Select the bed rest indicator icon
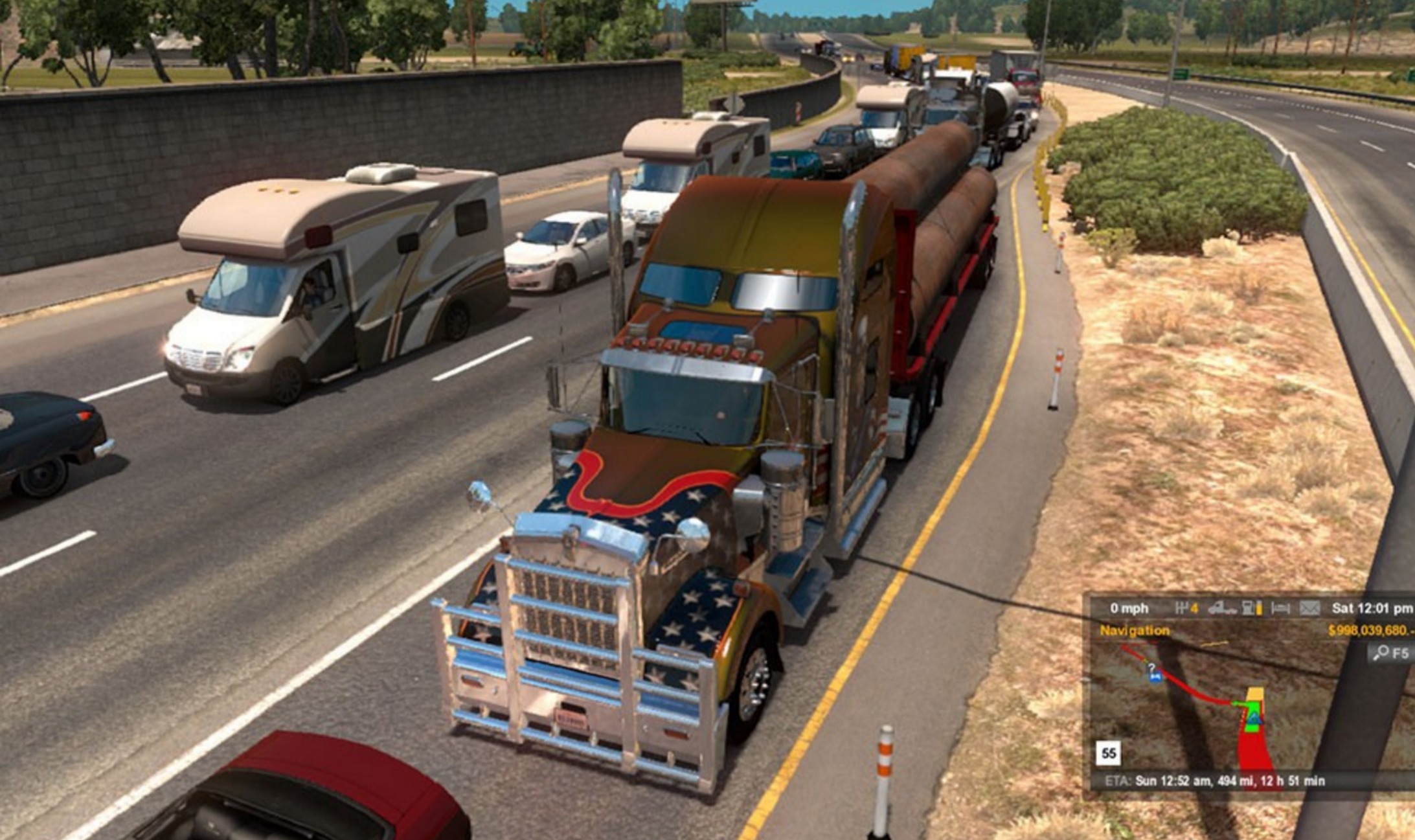 (1280, 608)
